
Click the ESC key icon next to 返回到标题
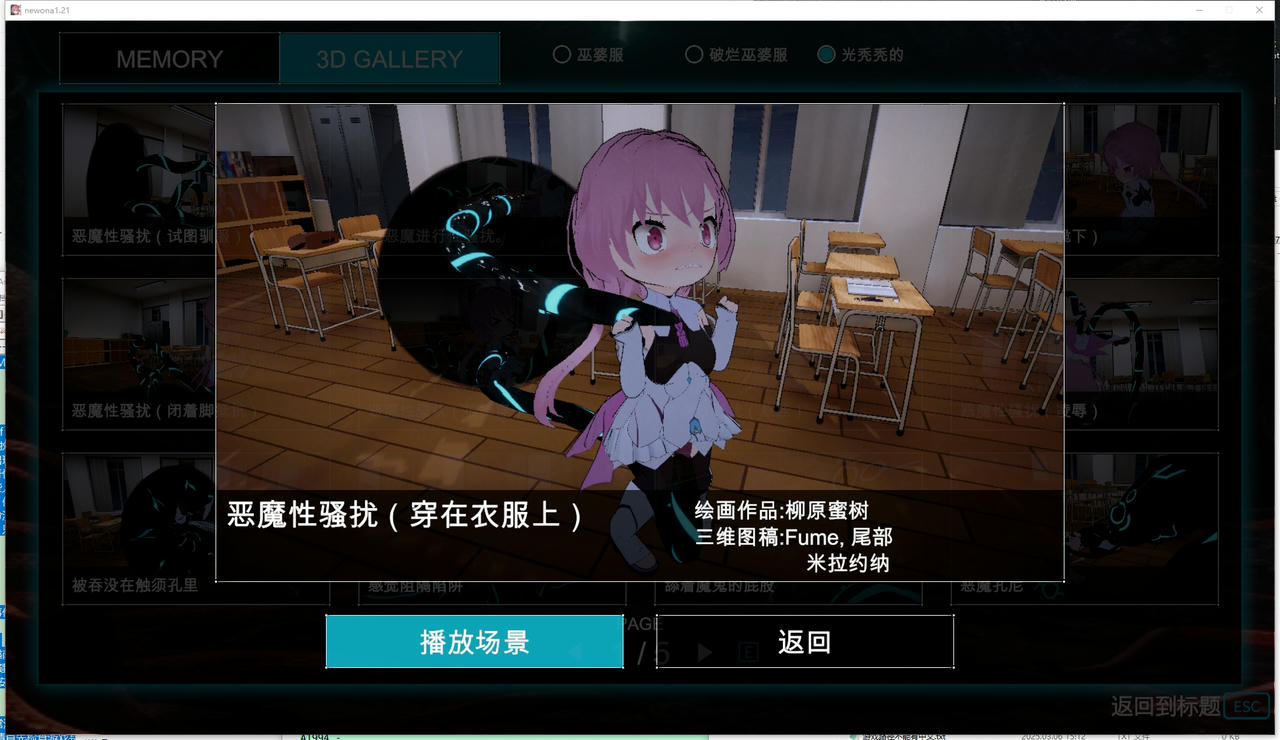[1245, 706]
